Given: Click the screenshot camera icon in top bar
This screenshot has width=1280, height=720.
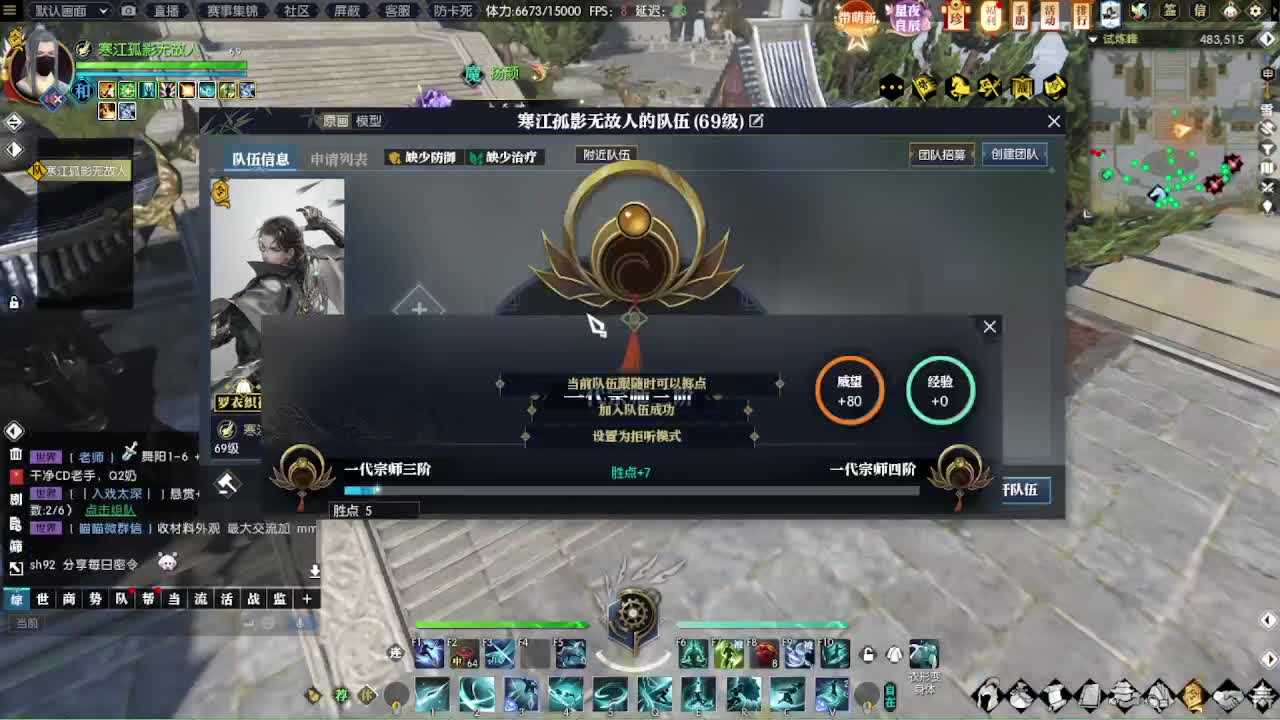Looking at the screenshot, I should (x=128, y=10).
